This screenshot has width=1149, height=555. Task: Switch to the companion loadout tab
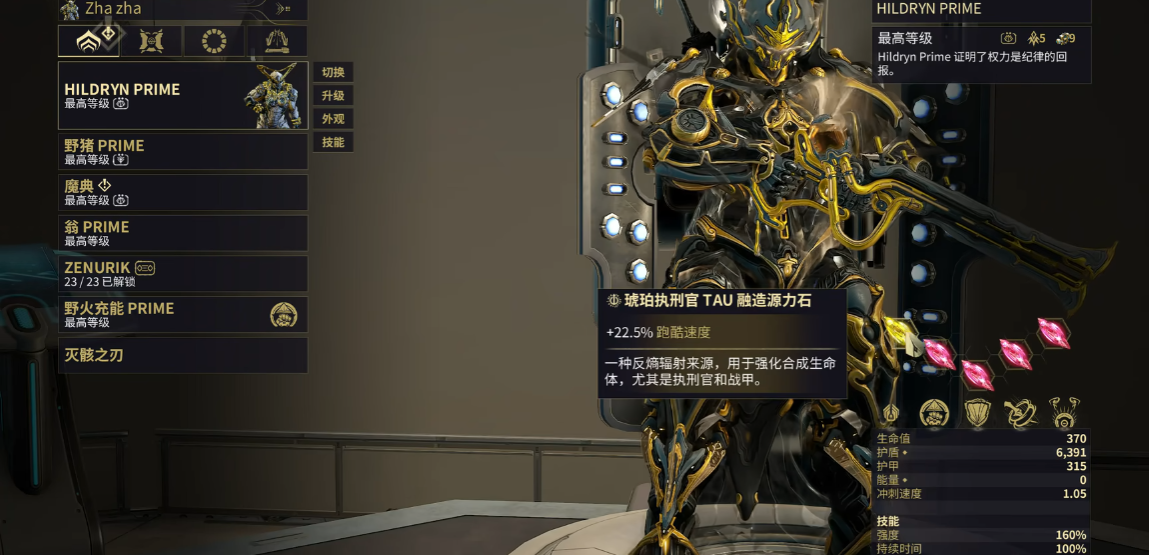coord(152,41)
